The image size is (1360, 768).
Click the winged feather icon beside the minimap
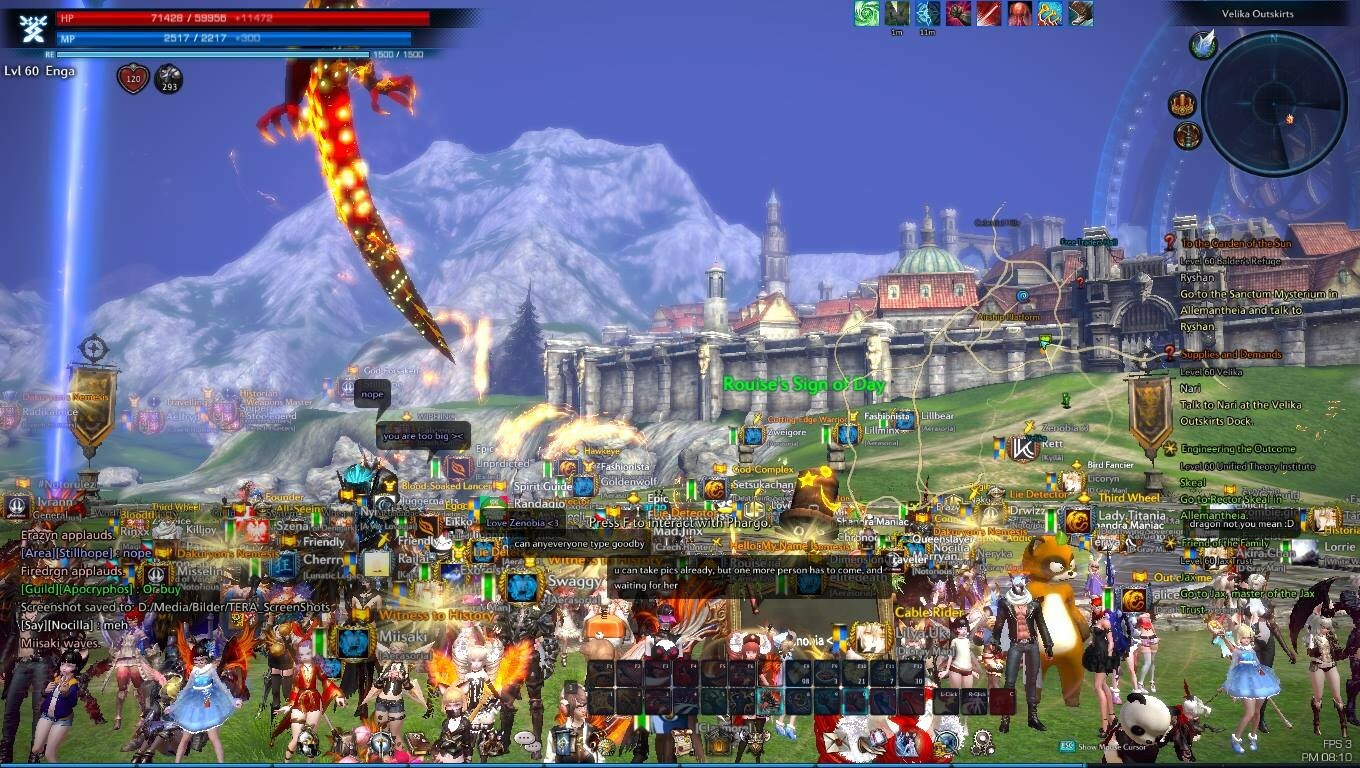1204,44
